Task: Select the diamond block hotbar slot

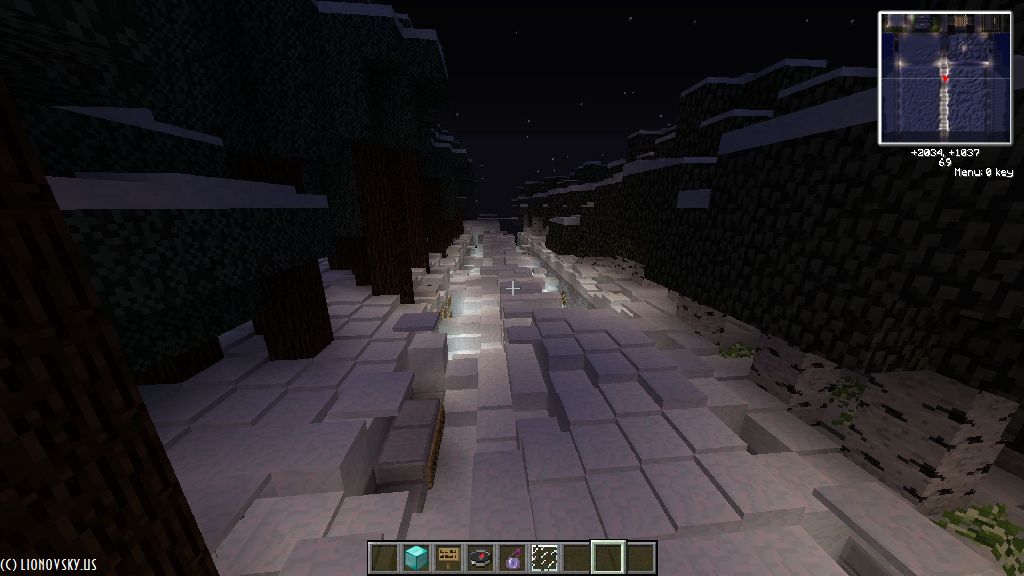Action: click(415, 557)
